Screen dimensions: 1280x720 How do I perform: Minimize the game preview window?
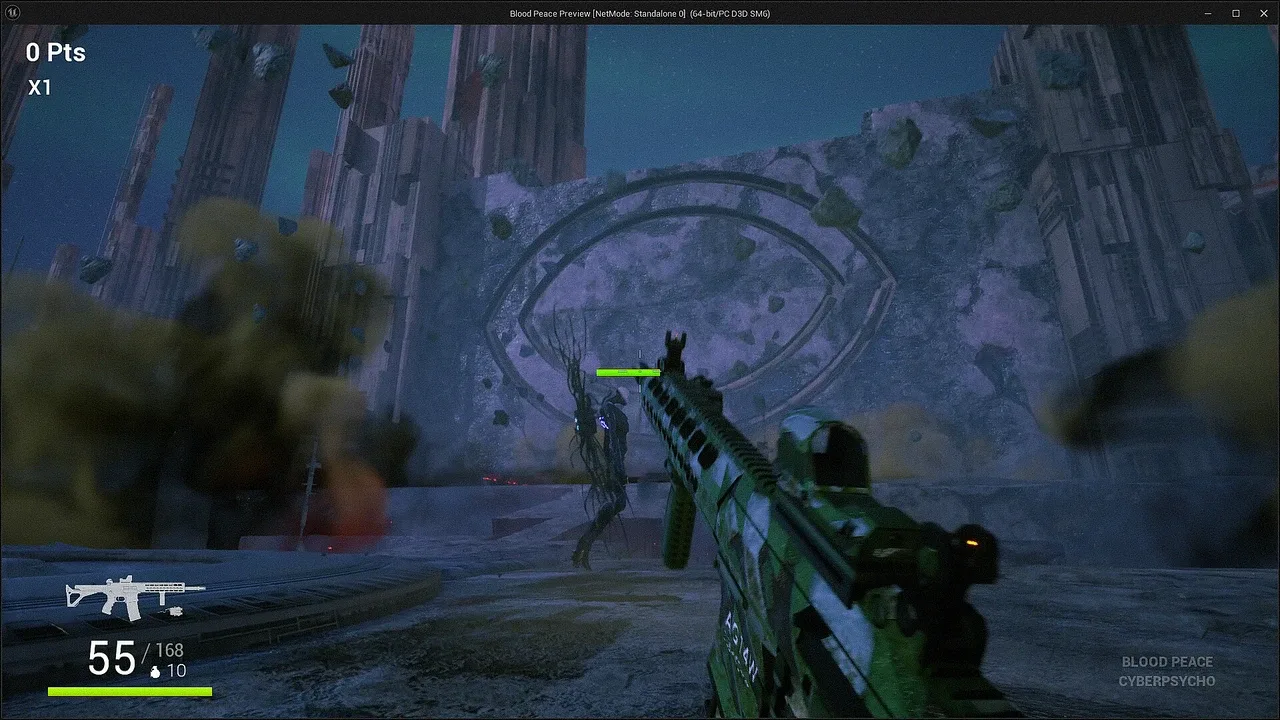click(1208, 13)
